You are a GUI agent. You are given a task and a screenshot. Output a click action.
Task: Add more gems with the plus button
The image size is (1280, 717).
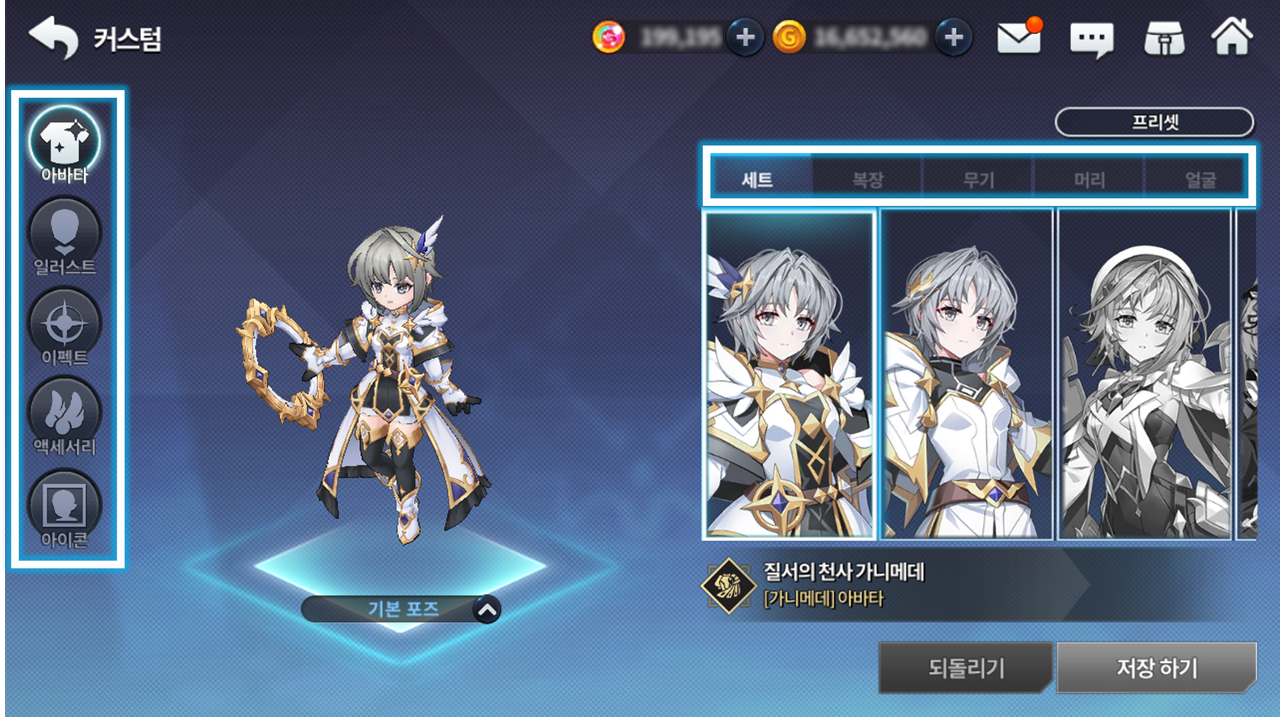click(744, 38)
